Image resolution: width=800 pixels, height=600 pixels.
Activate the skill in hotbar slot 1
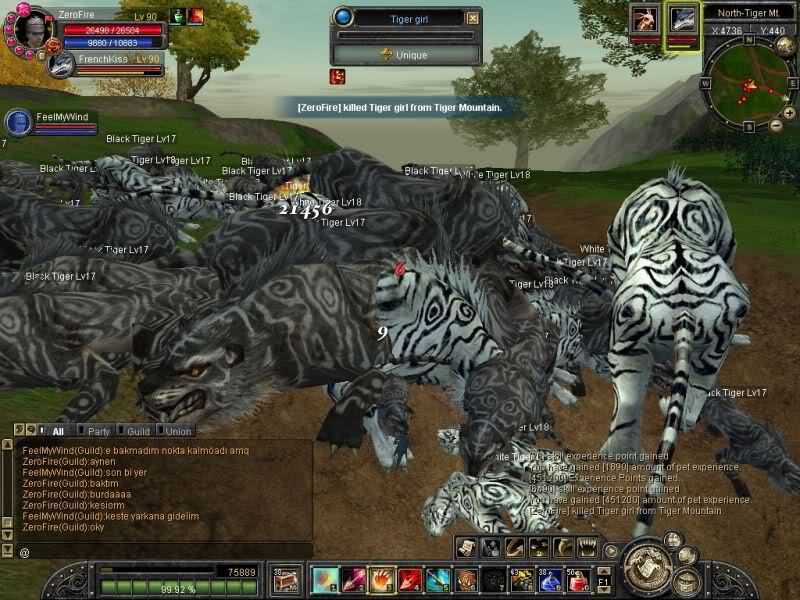tap(325, 580)
